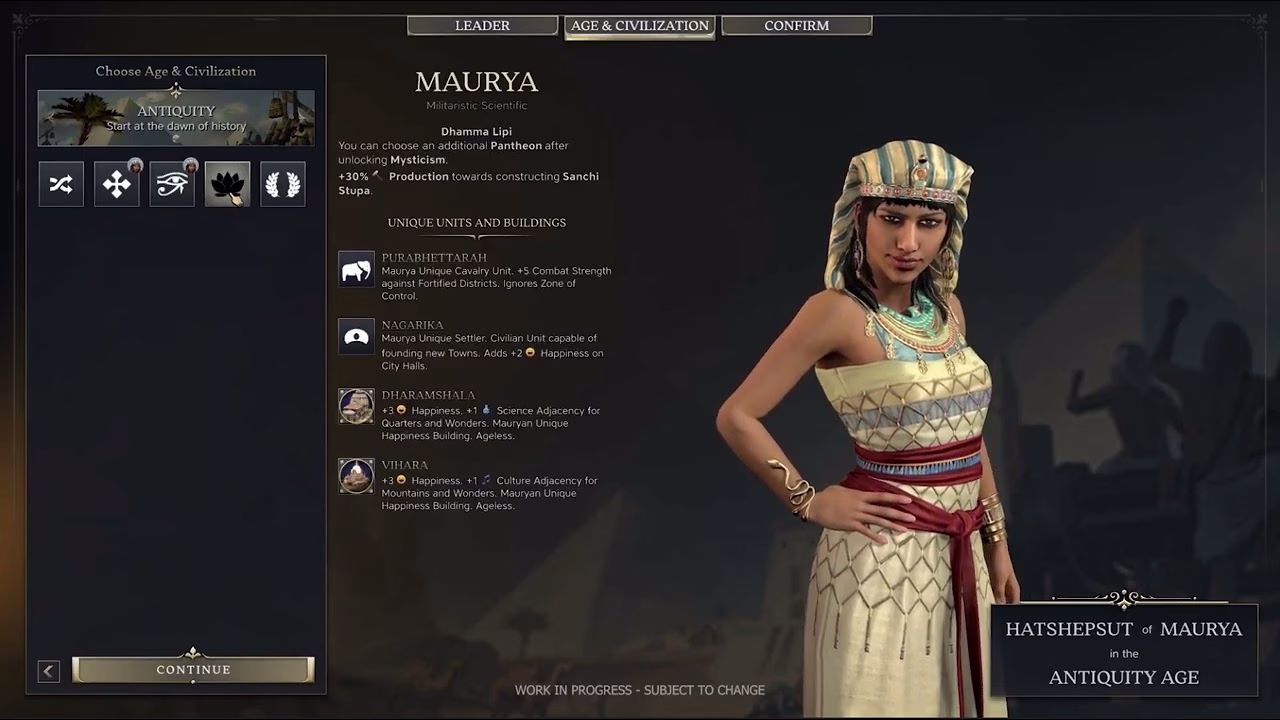
Task: Click the Dharamshala building icon
Action: click(x=356, y=406)
